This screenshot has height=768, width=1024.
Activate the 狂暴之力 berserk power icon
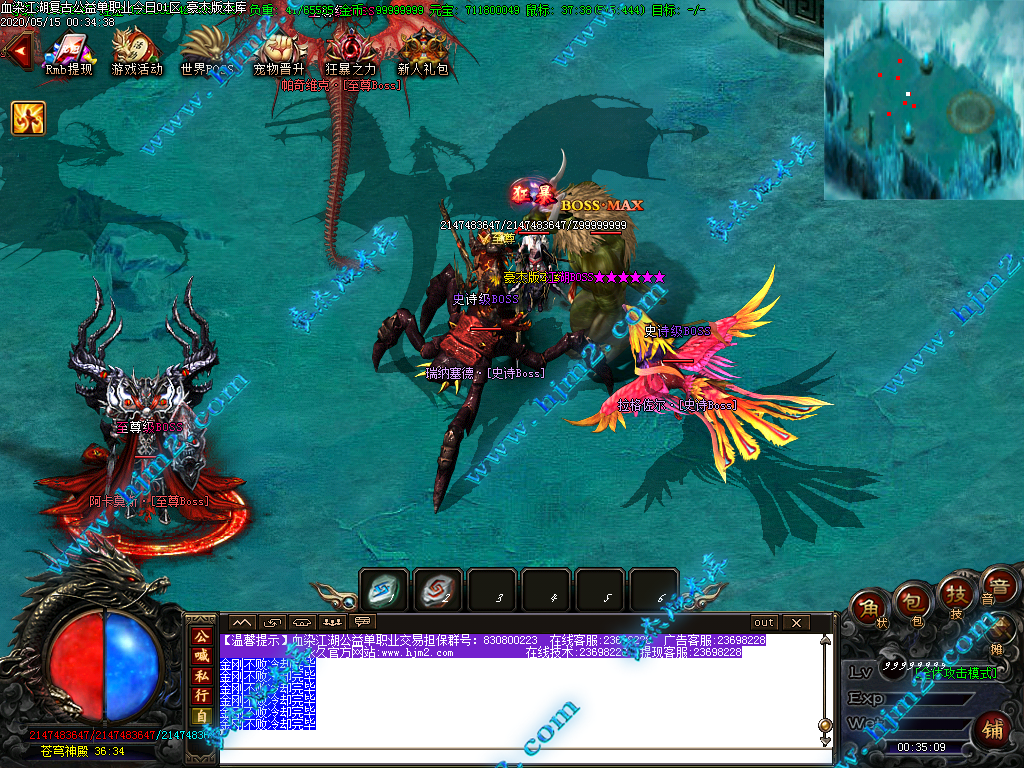pos(351,48)
